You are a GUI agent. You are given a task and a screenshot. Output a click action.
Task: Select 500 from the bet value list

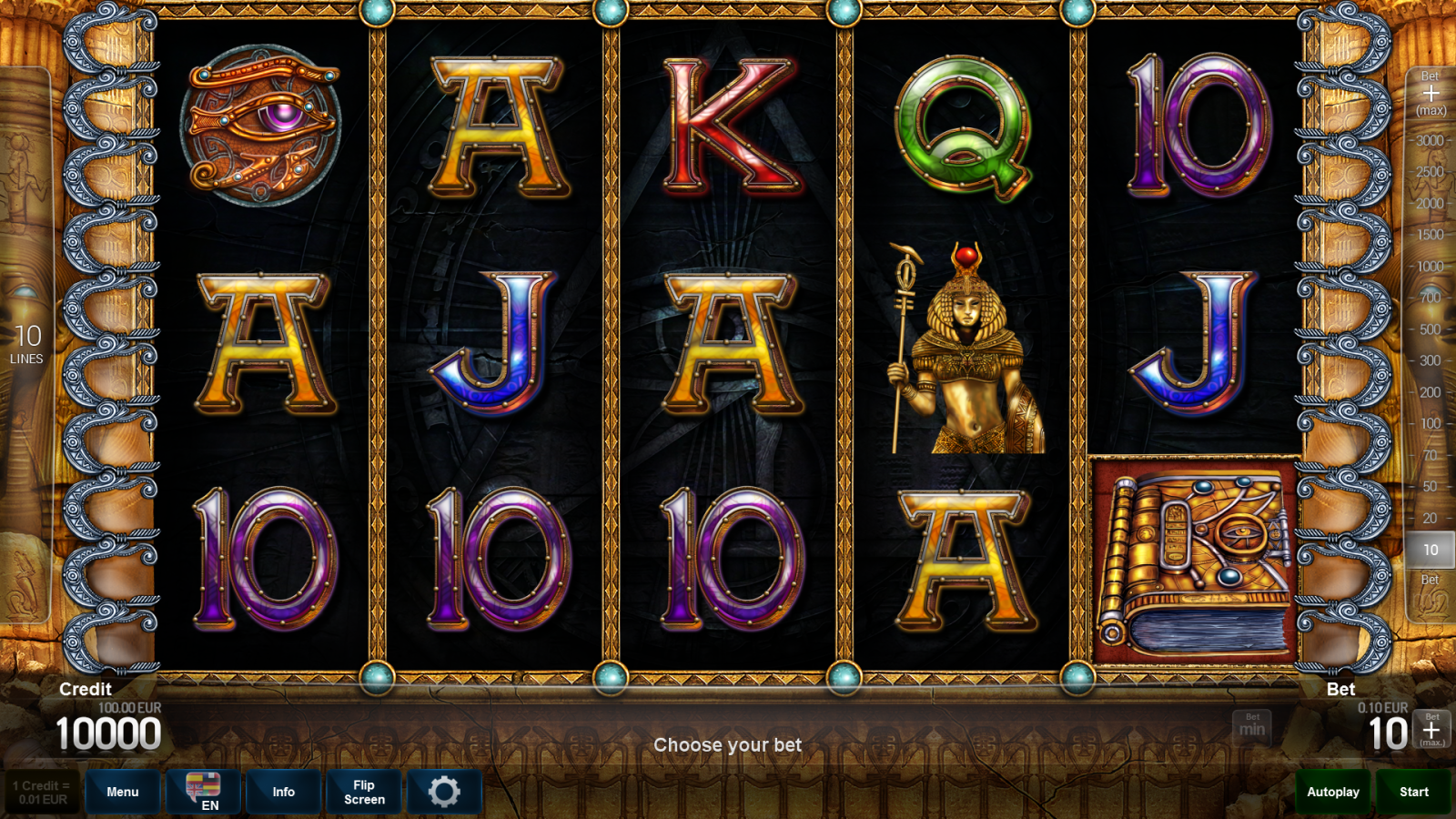tap(1429, 328)
